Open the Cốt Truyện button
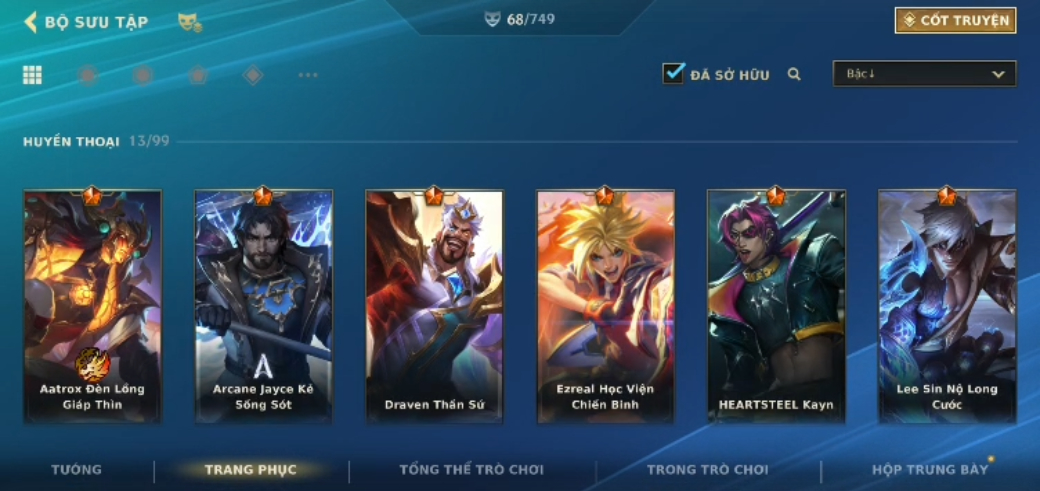1040x491 pixels. (x=955, y=20)
